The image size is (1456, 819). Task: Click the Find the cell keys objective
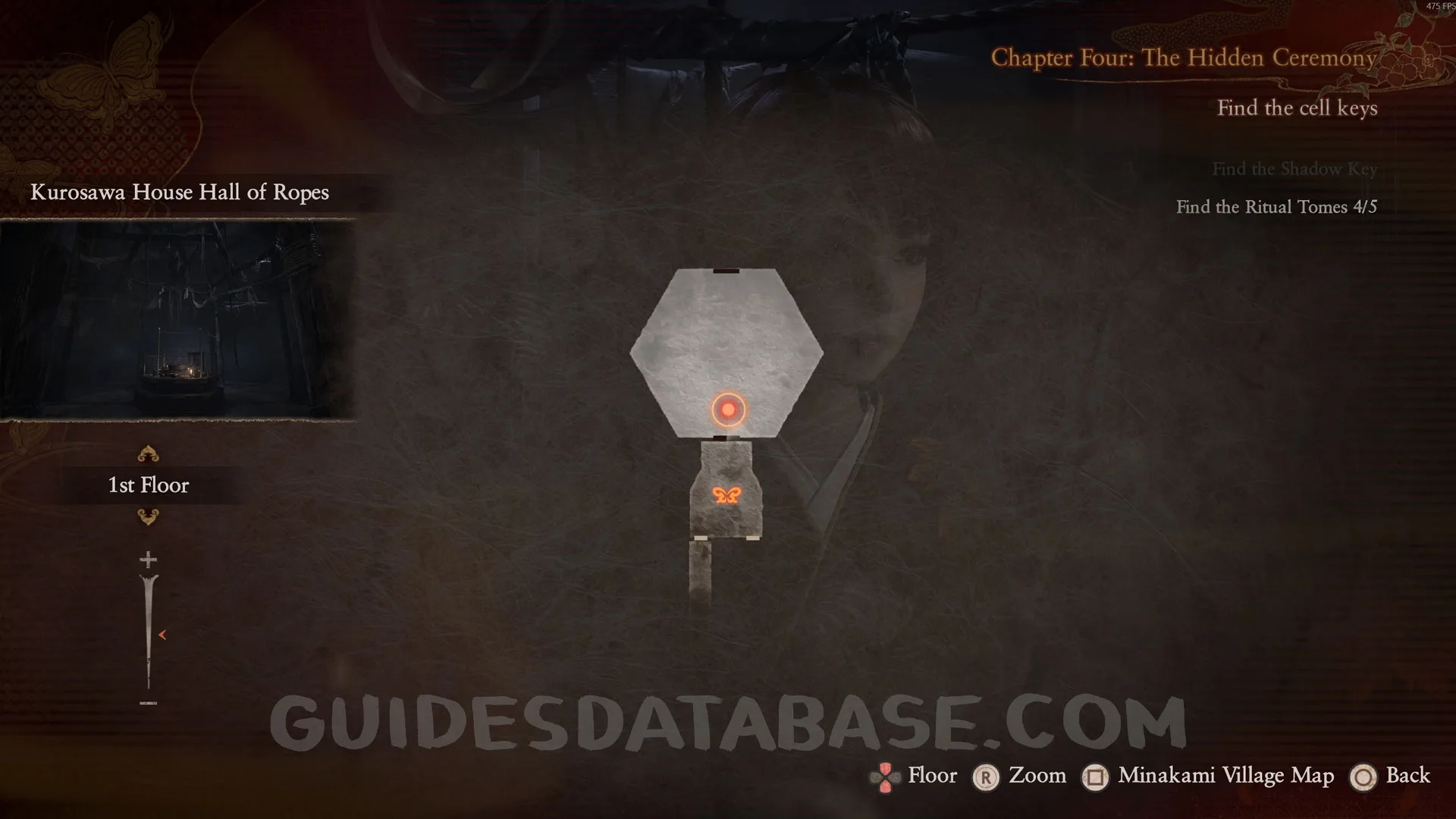(1297, 108)
